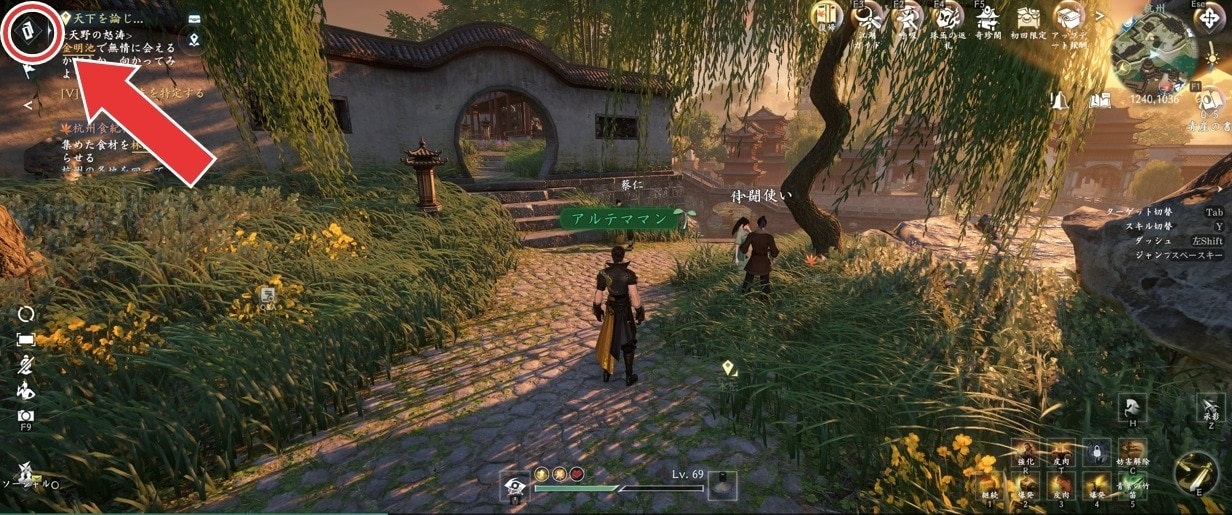Open the 珠玉の返礼 butterfly icon
Image resolution: width=1232 pixels, height=515 pixels.
pyautogui.click(x=945, y=17)
